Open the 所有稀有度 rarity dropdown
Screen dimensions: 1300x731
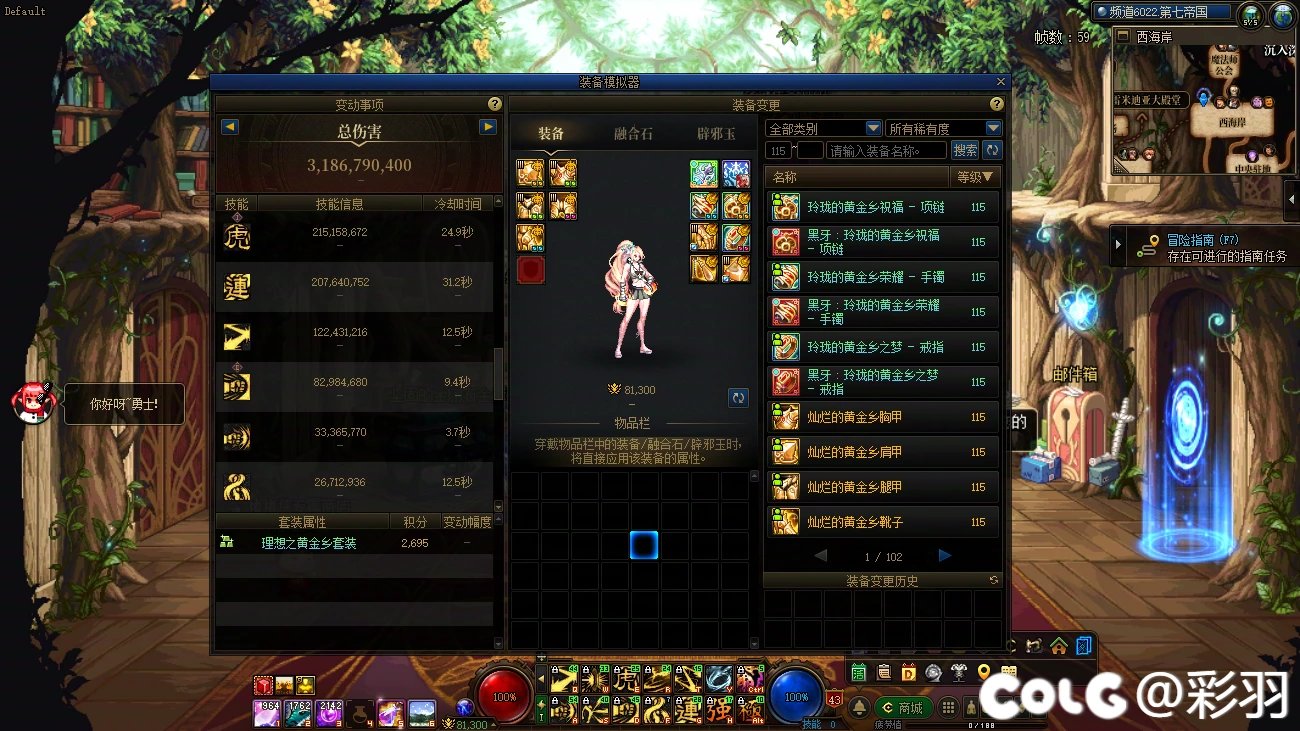click(x=941, y=128)
